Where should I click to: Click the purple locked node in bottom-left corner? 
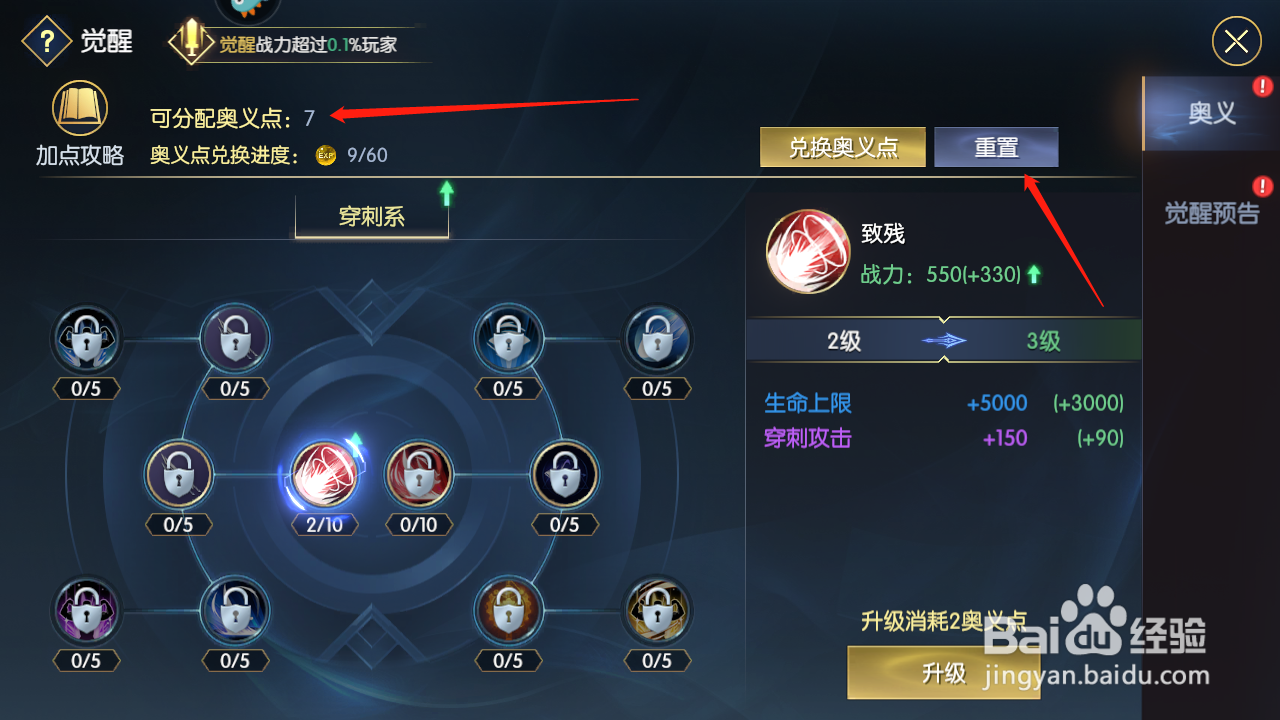pyautogui.click(x=86, y=610)
